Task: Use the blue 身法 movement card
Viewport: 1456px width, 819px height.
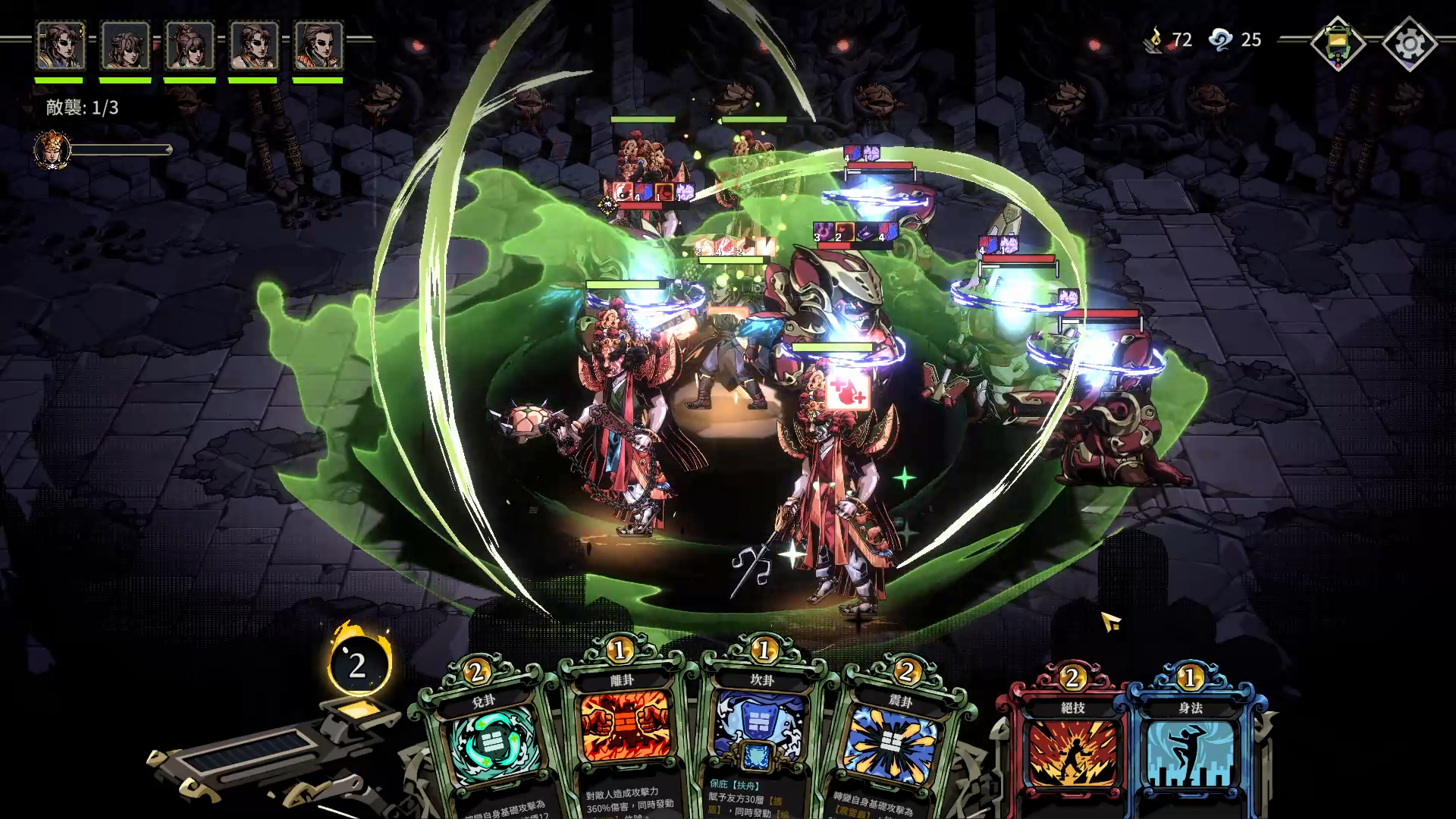Action: (1189, 751)
